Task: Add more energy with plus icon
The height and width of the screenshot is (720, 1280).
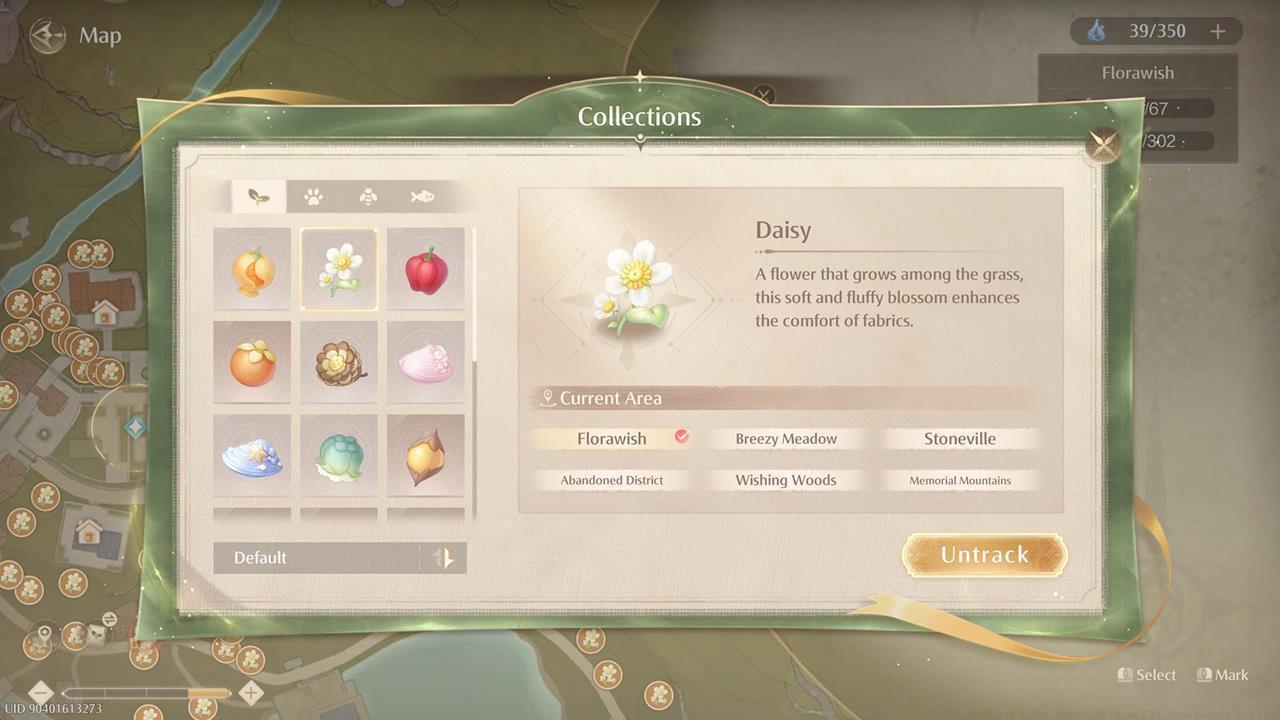Action: 1217,31
